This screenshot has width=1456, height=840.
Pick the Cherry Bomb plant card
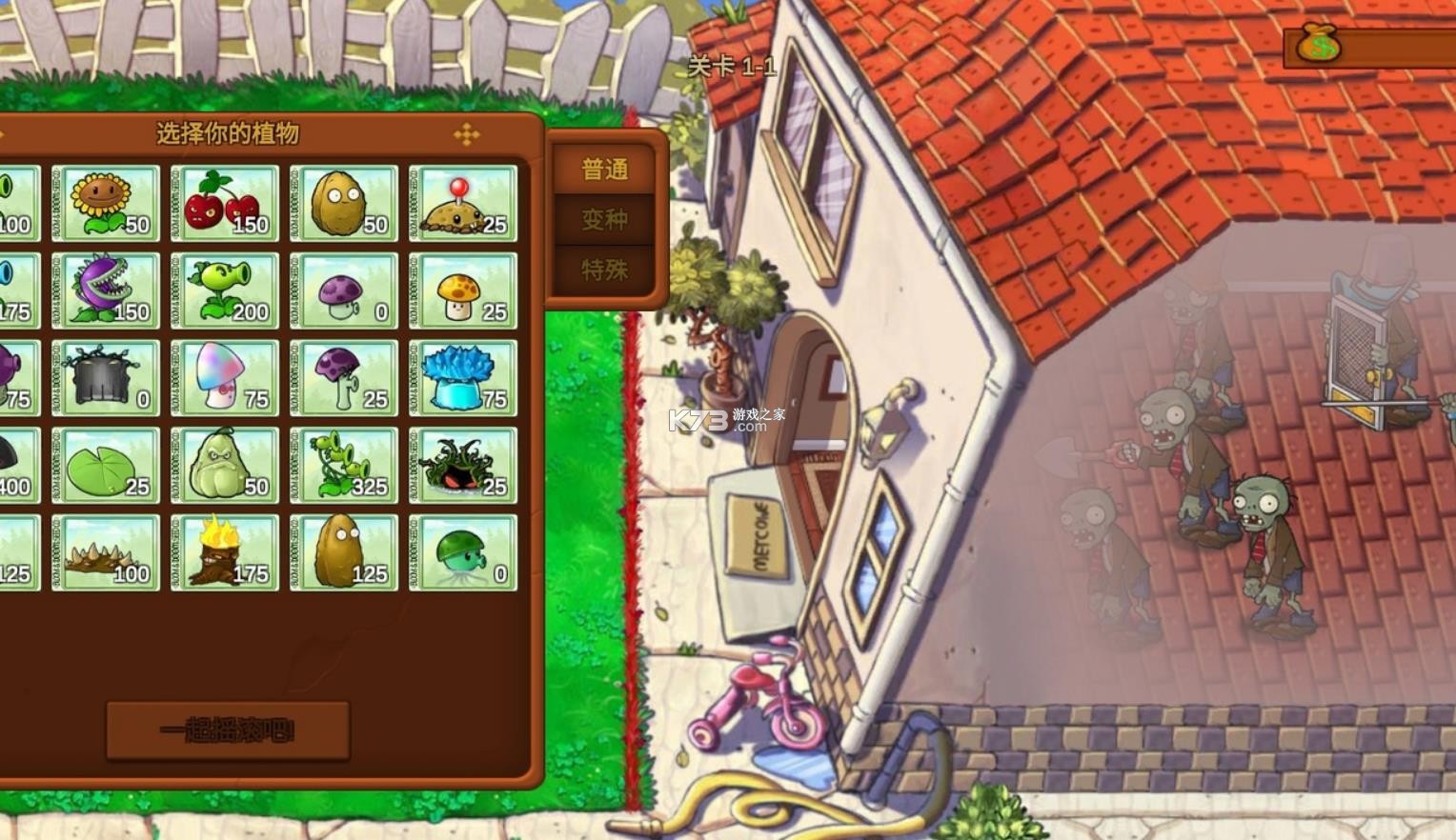tap(225, 200)
